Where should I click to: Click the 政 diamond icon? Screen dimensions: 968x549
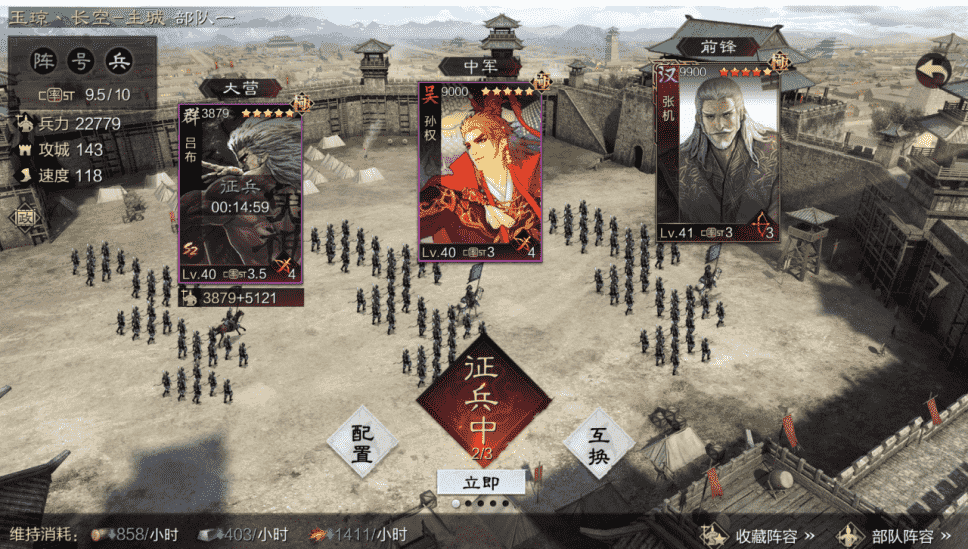(x=24, y=217)
